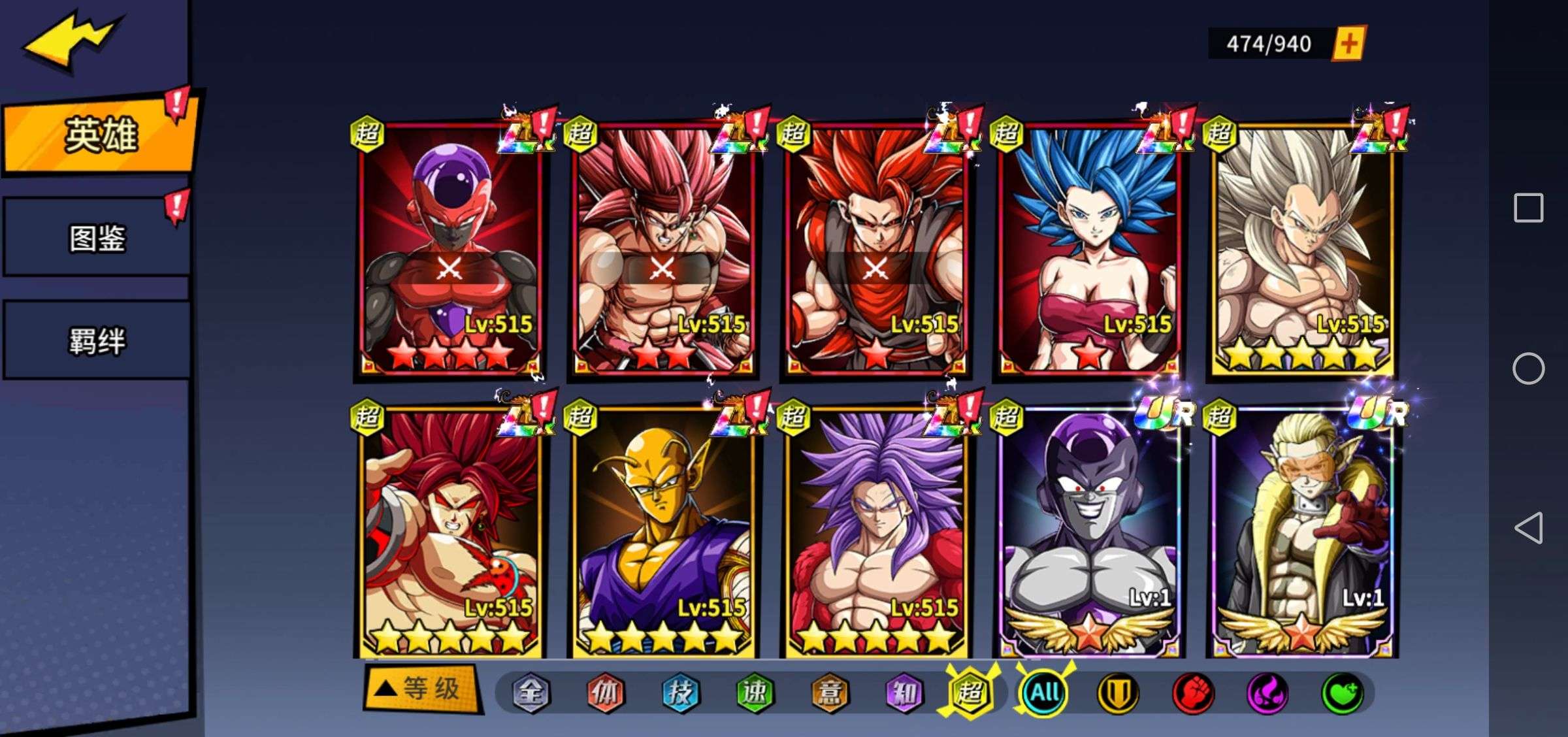Filter heroes by the red 体 type
The width and height of the screenshot is (1568, 737).
pyautogui.click(x=606, y=693)
